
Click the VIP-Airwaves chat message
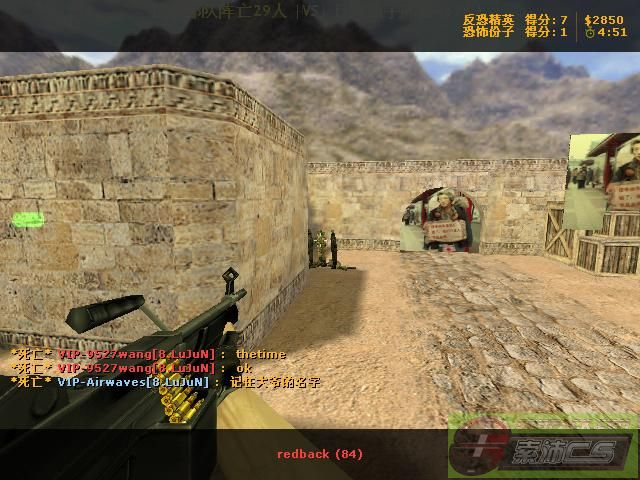pos(165,382)
